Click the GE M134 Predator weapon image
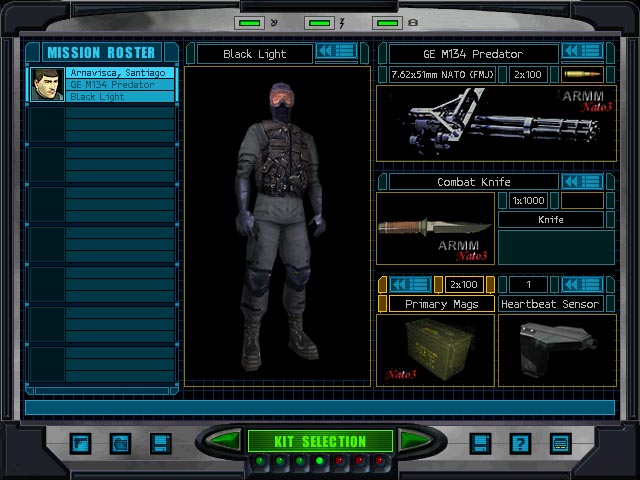640x480 pixels. (x=495, y=123)
